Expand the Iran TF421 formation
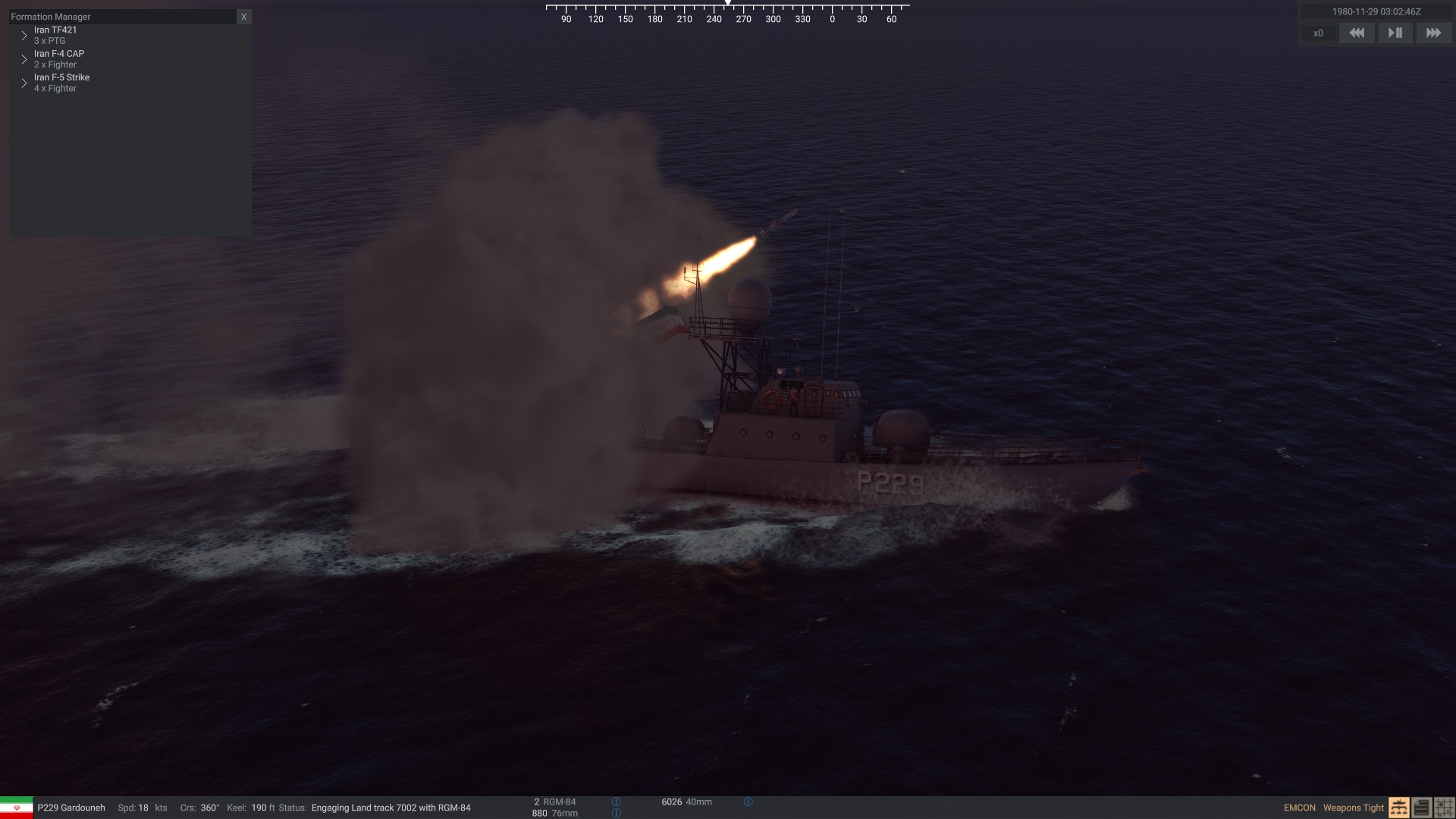This screenshot has height=819, width=1456. point(24,36)
